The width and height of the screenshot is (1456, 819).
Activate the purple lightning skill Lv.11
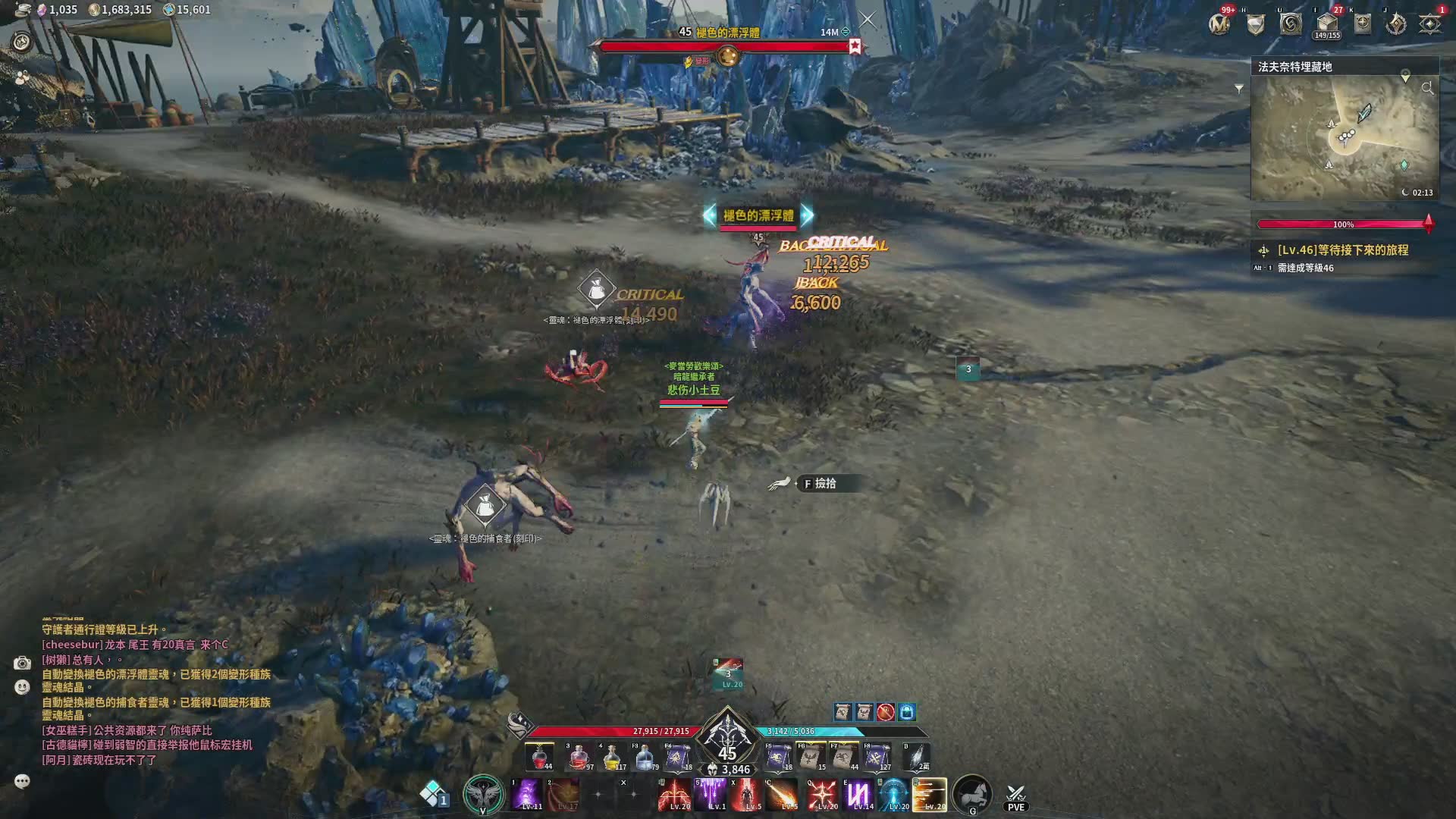pyautogui.click(x=527, y=795)
